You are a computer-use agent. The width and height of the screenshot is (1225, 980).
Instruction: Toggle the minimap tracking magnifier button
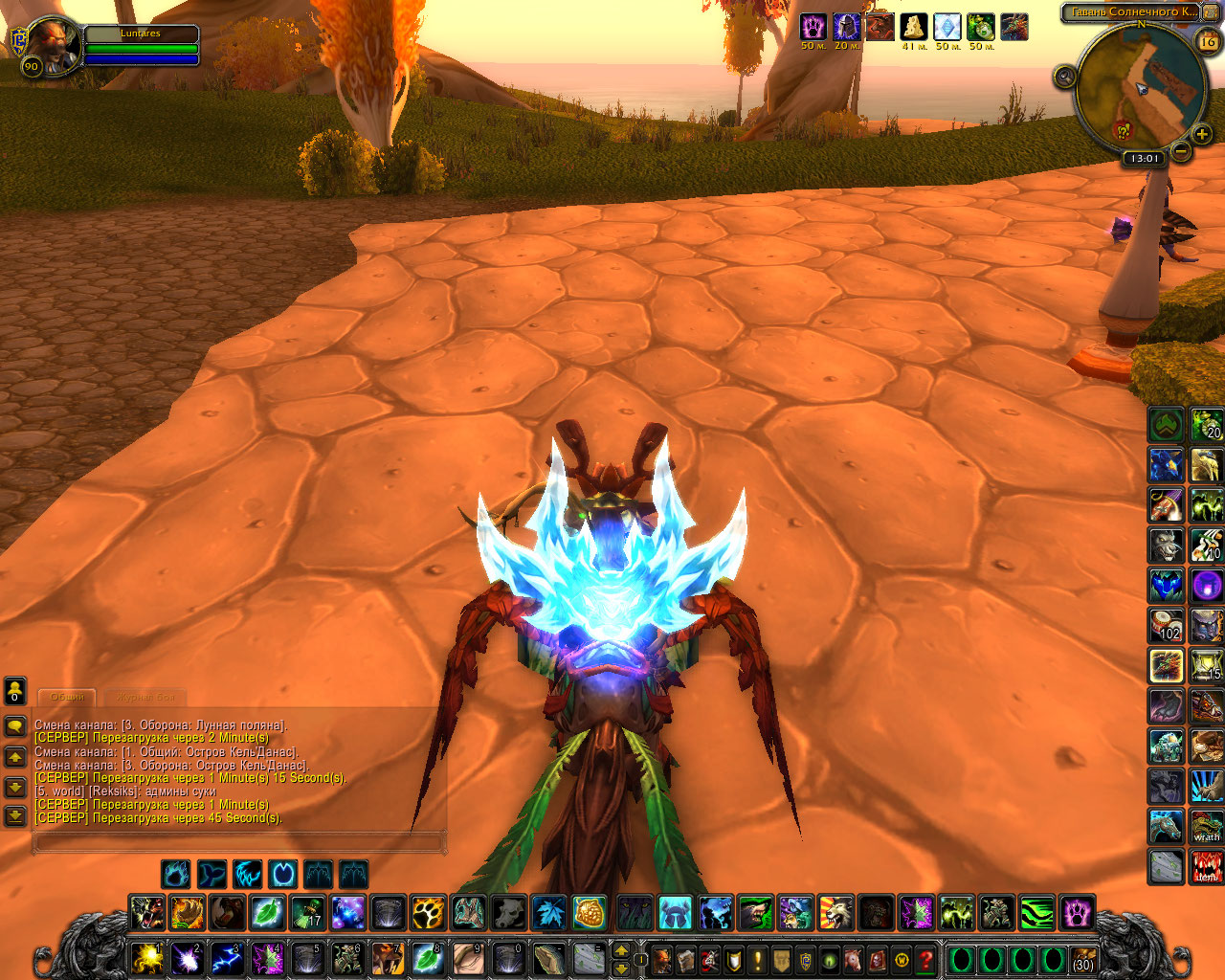pyautogui.click(x=1065, y=77)
